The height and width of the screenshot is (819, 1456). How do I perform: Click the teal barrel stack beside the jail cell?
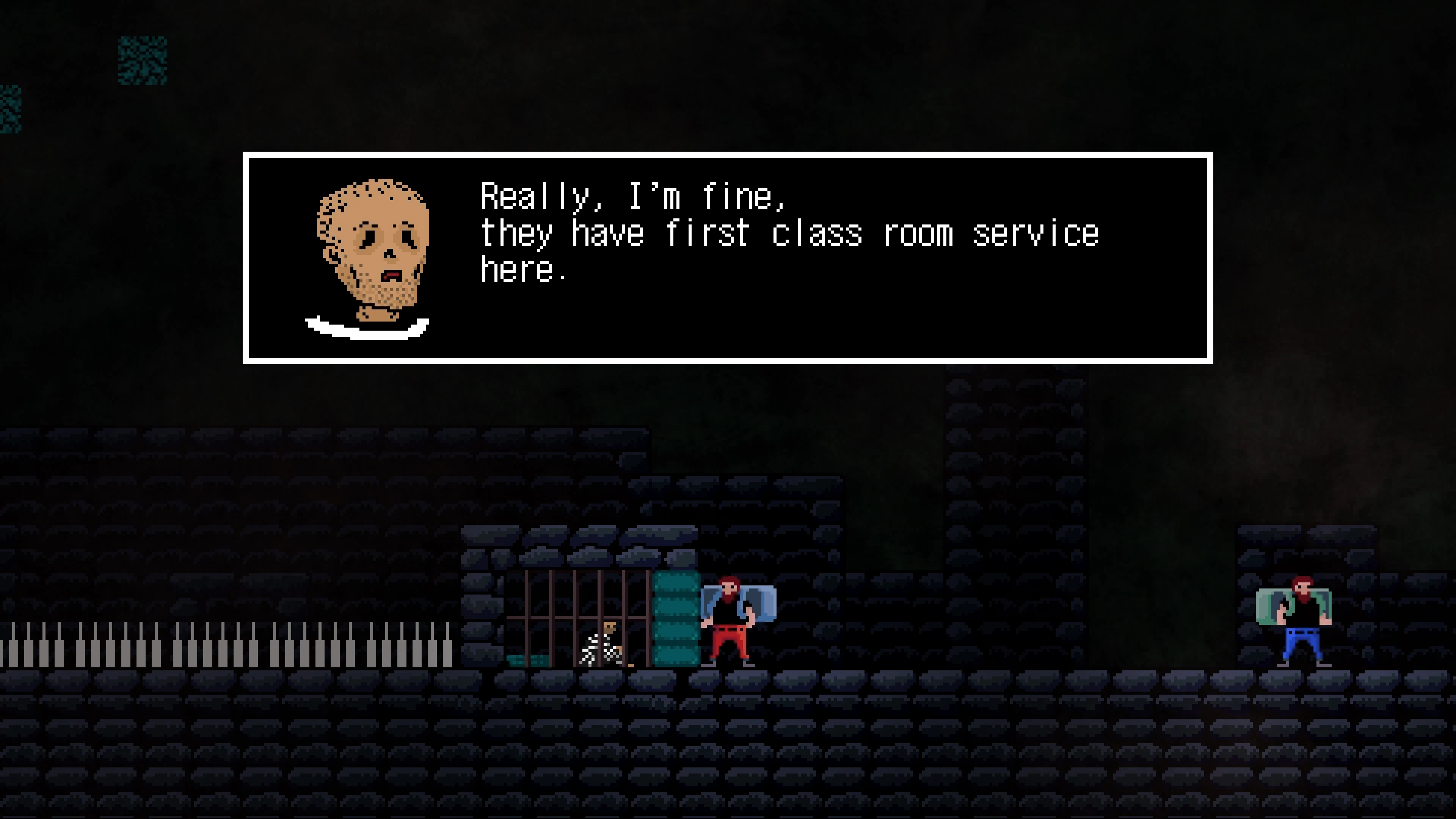click(675, 616)
